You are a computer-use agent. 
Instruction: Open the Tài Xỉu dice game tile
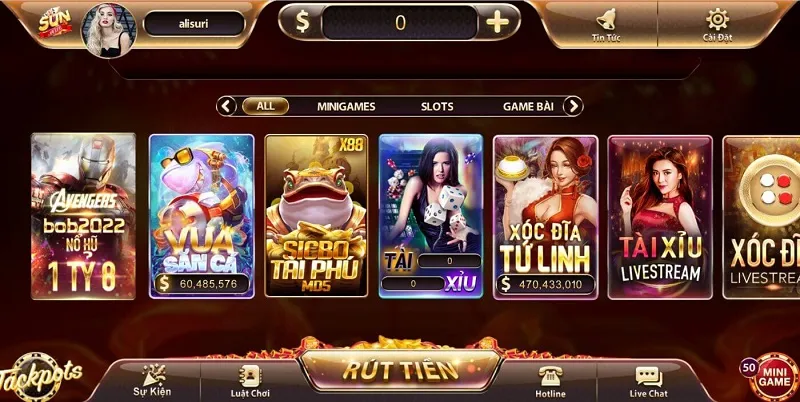click(x=431, y=215)
